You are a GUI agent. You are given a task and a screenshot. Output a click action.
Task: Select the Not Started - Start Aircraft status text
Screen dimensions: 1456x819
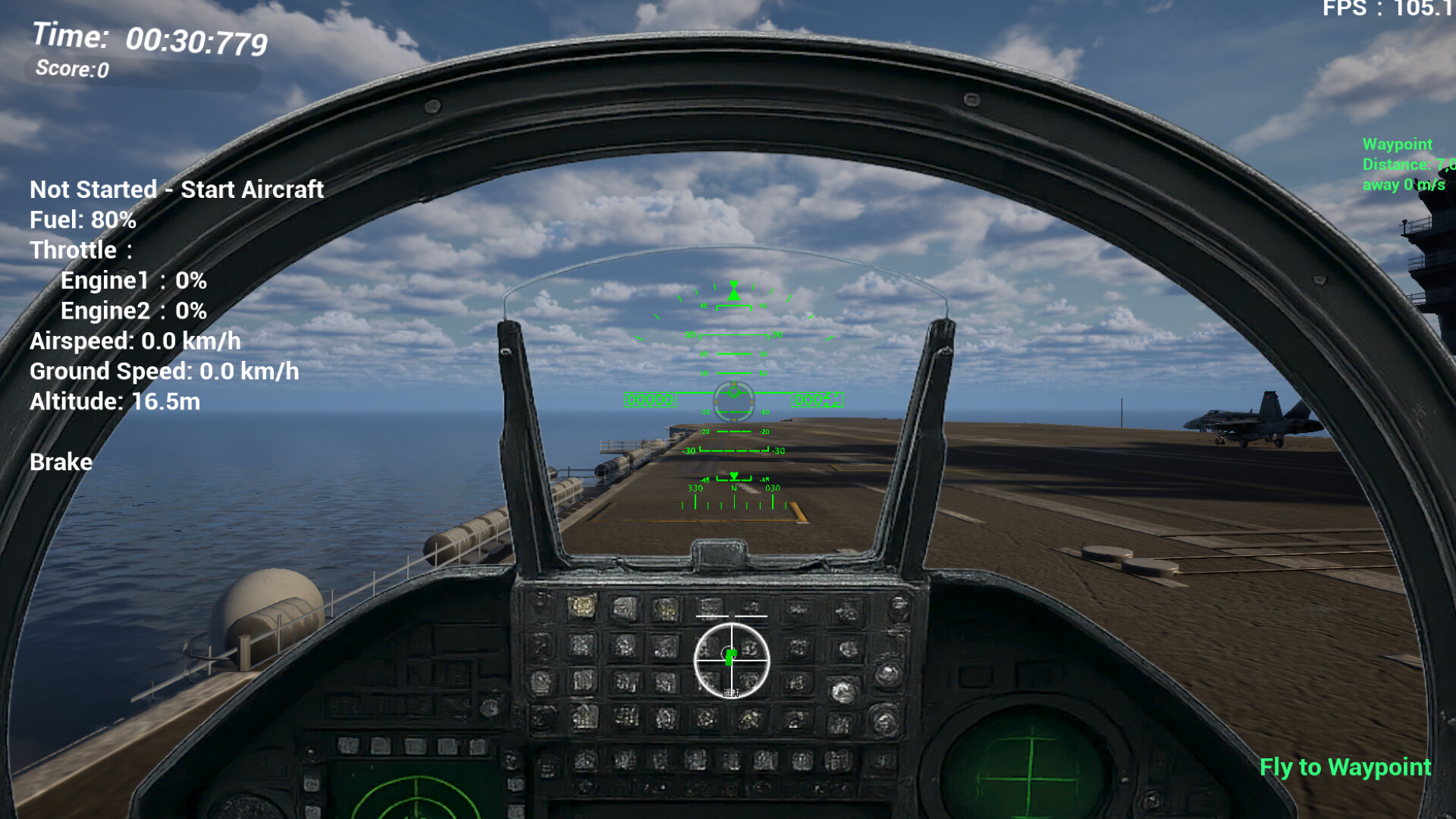(x=176, y=190)
